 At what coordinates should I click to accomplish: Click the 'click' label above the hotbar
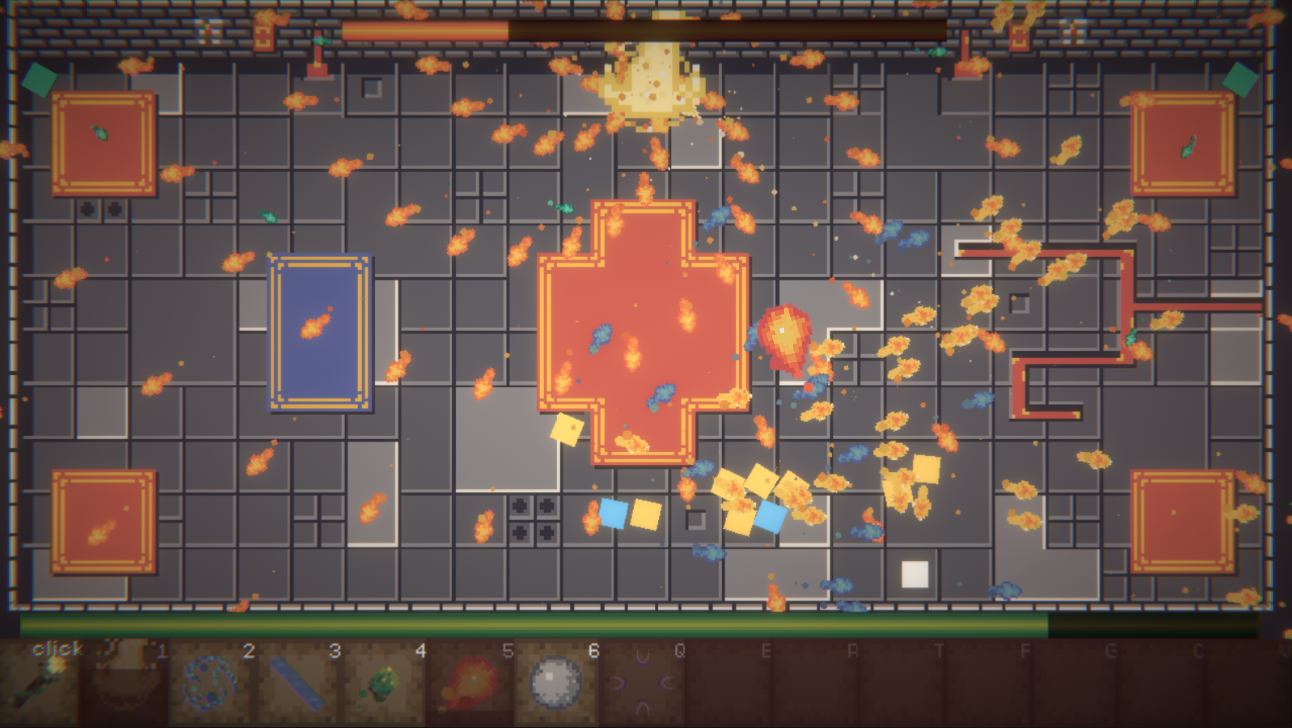57,648
